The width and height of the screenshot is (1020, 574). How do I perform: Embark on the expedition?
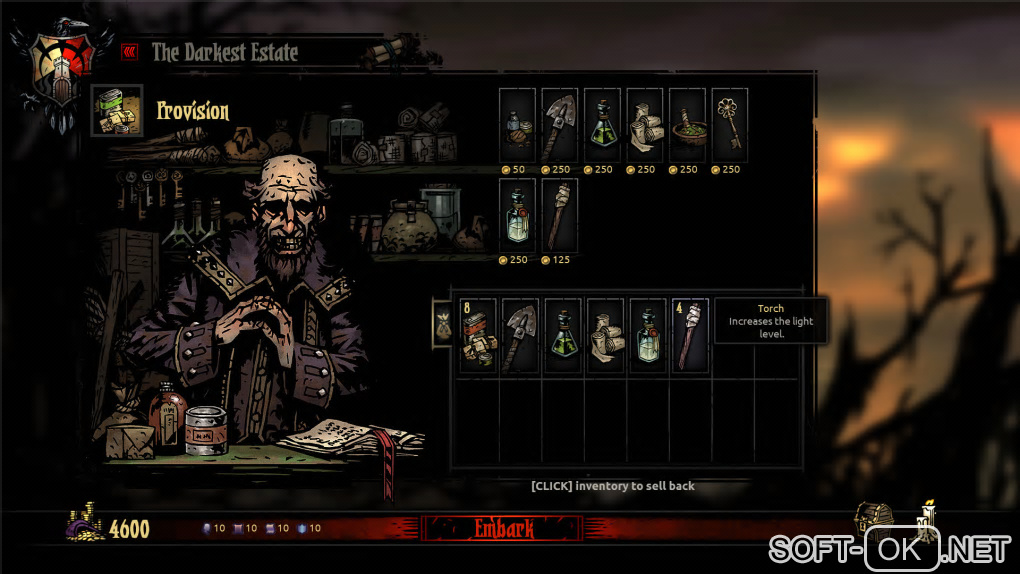(503, 529)
